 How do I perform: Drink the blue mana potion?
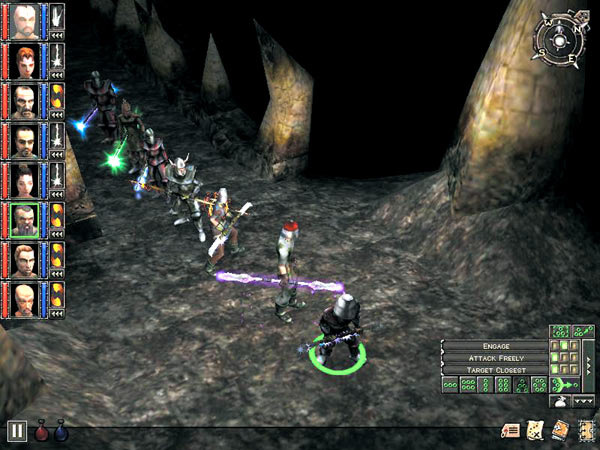(x=62, y=430)
